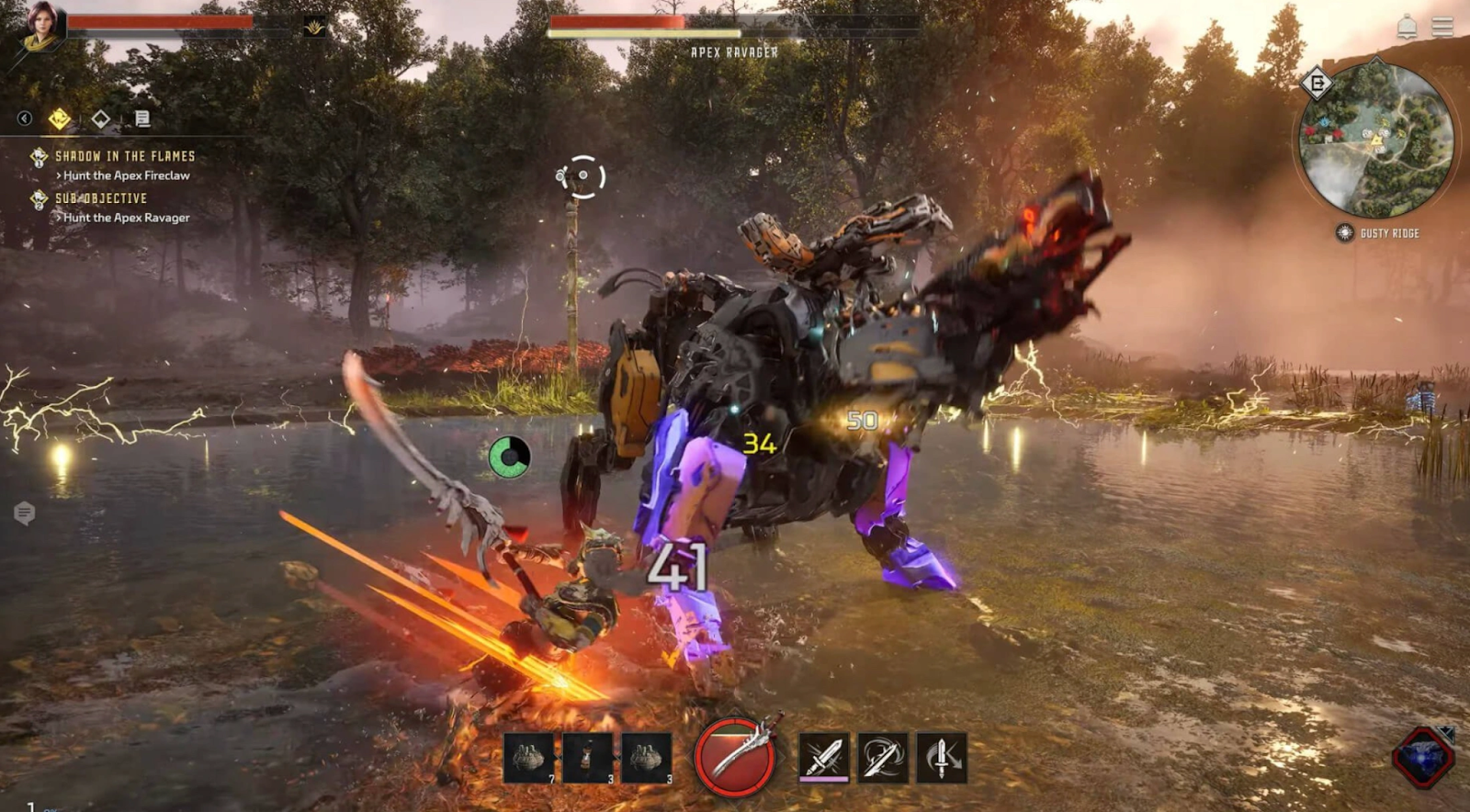Screen dimensions: 1470x812
Task: Open the bell notifications
Action: click(x=1407, y=27)
